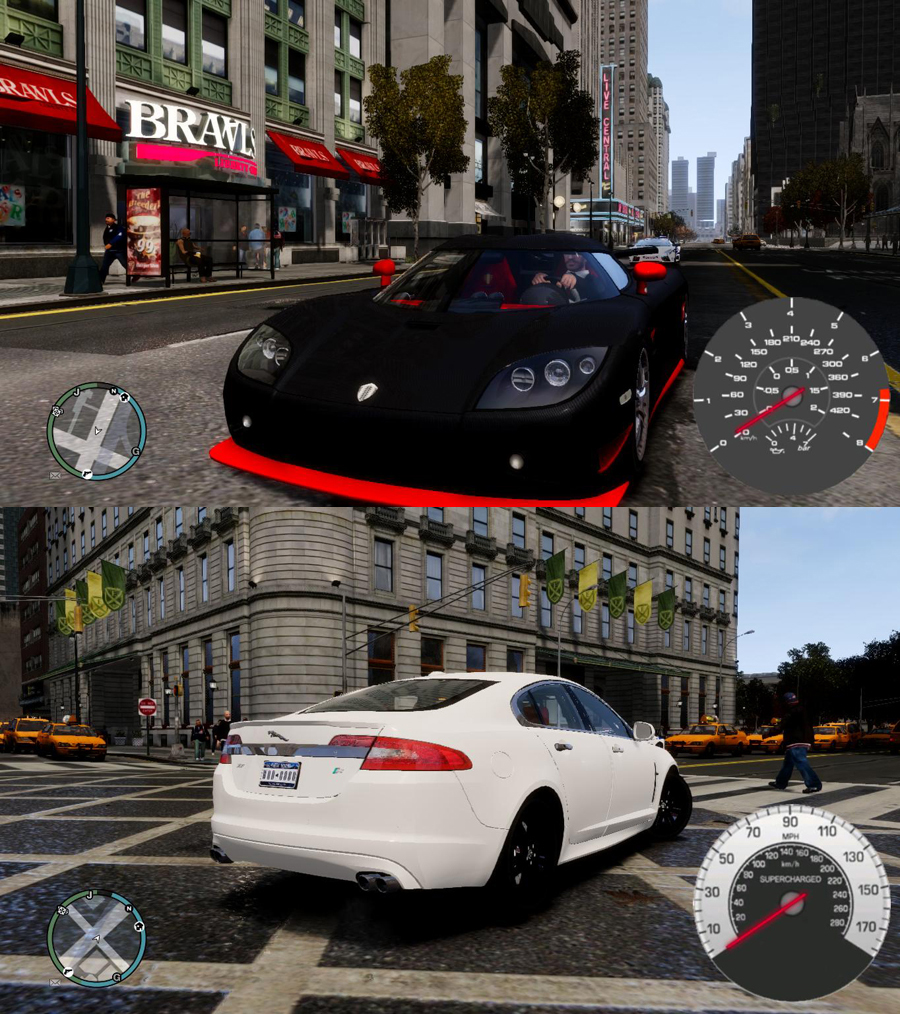The width and height of the screenshot is (900, 1014).
Task: Click the J marker on the black supercar's minimap
Action: coord(76,393)
